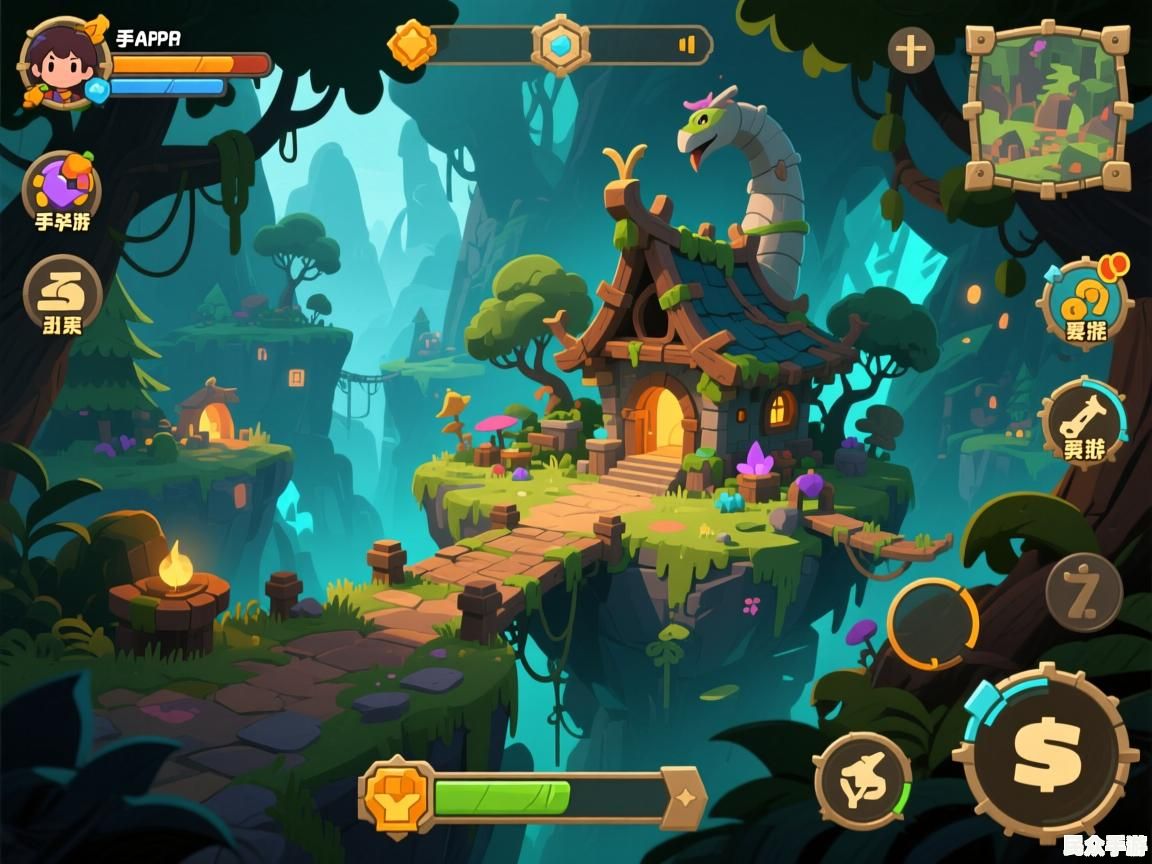Click the plus button beside the minimap
Viewport: 1152px width, 864px height.
coord(911,49)
